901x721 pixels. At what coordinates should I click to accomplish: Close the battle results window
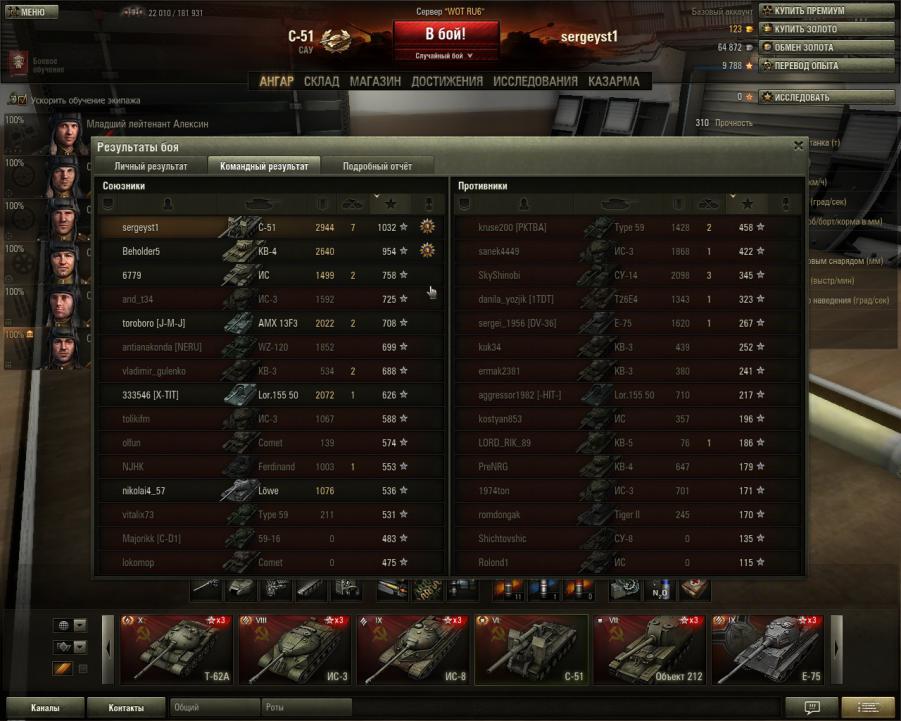coord(798,145)
